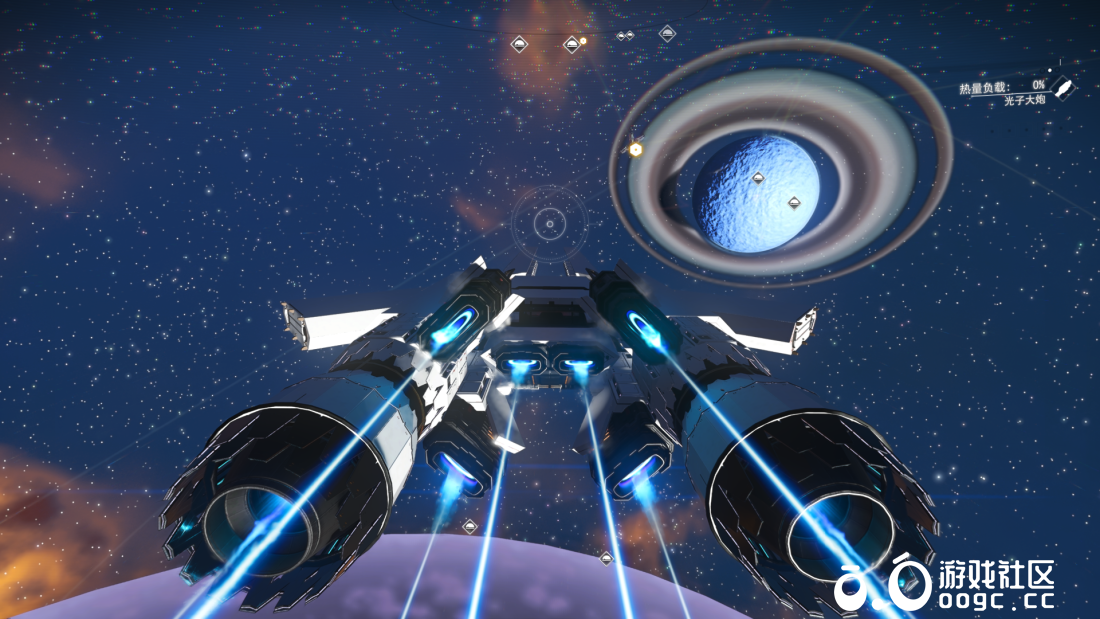This screenshot has width=1100, height=619.
Task: Click the yellow hexagon waypoint marker
Action: 635,149
